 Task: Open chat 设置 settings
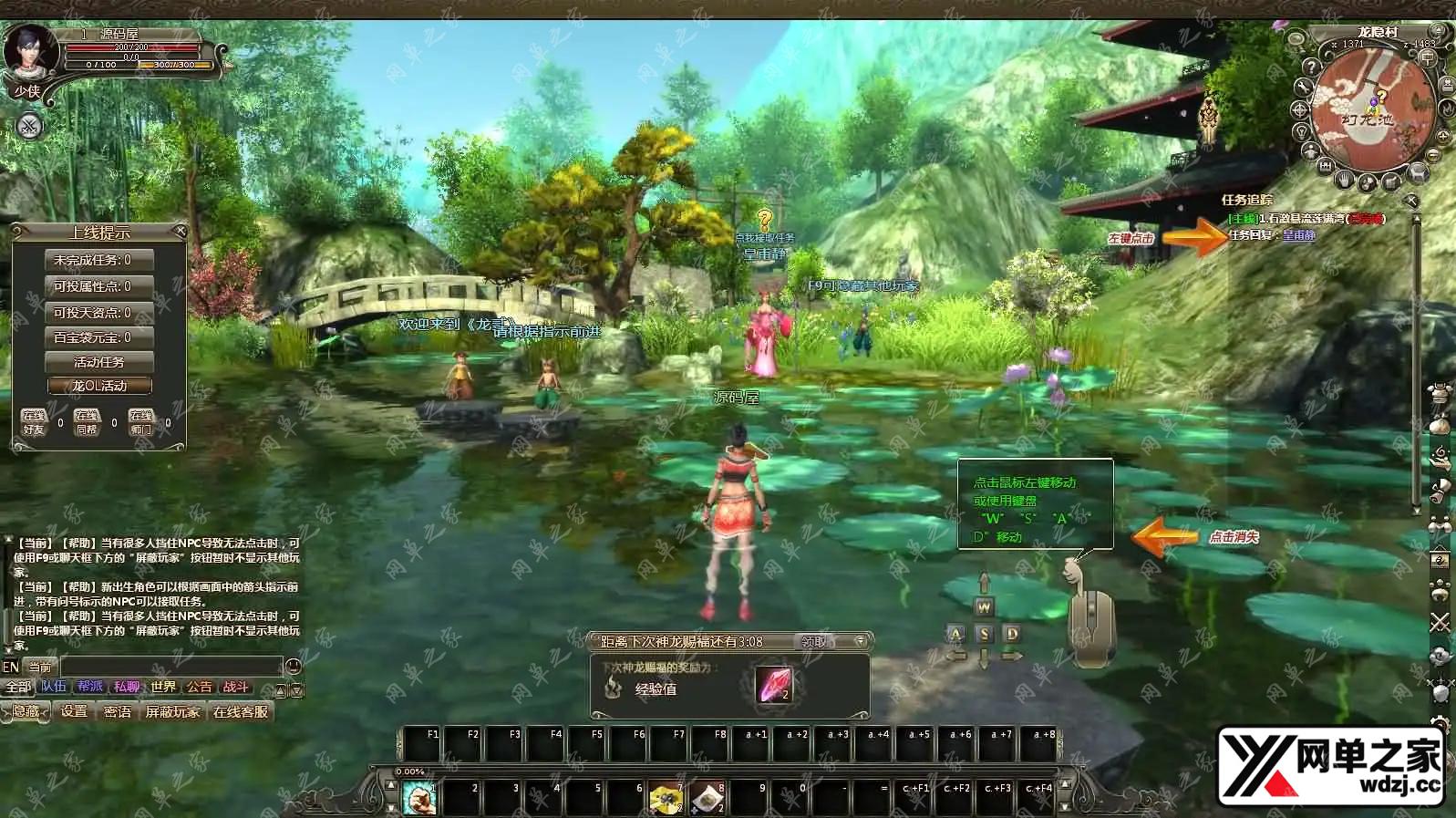pyautogui.click(x=74, y=711)
